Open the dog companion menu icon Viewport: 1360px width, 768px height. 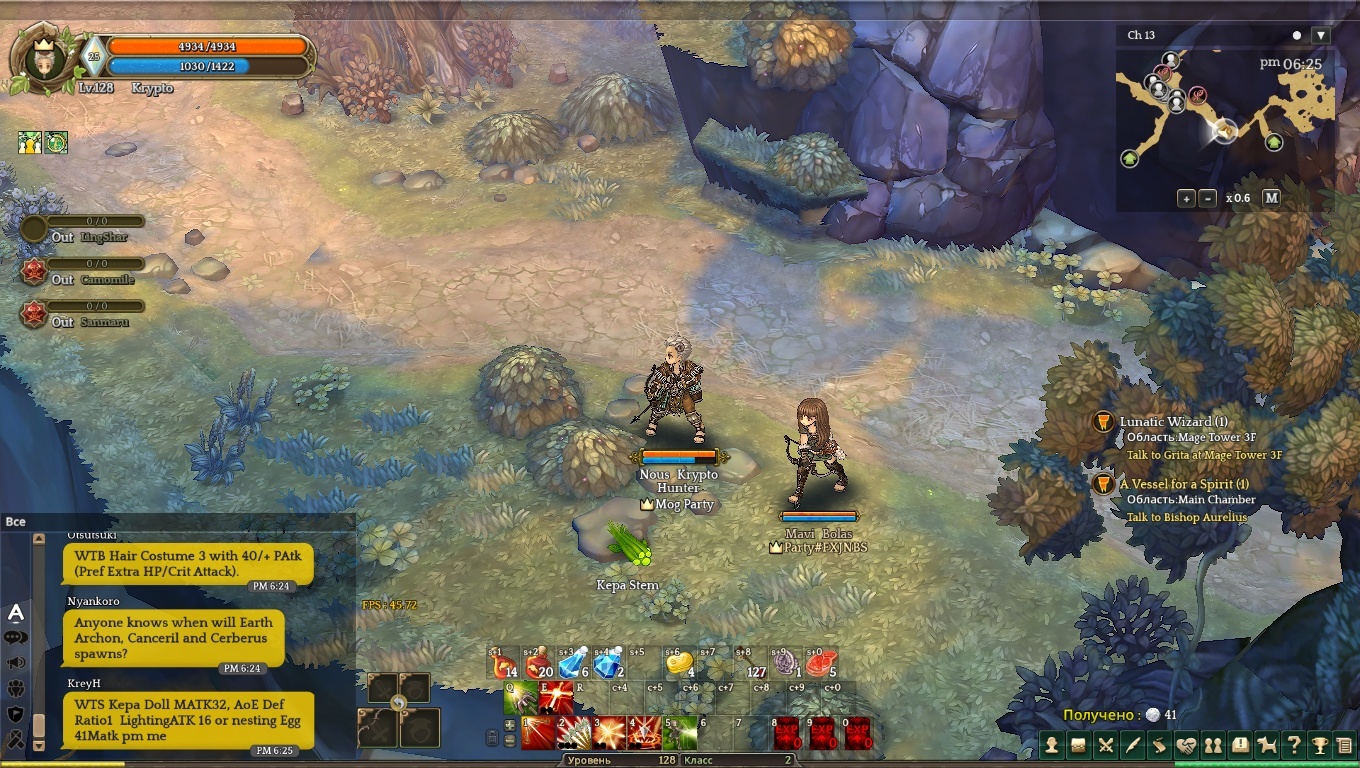point(1267,745)
